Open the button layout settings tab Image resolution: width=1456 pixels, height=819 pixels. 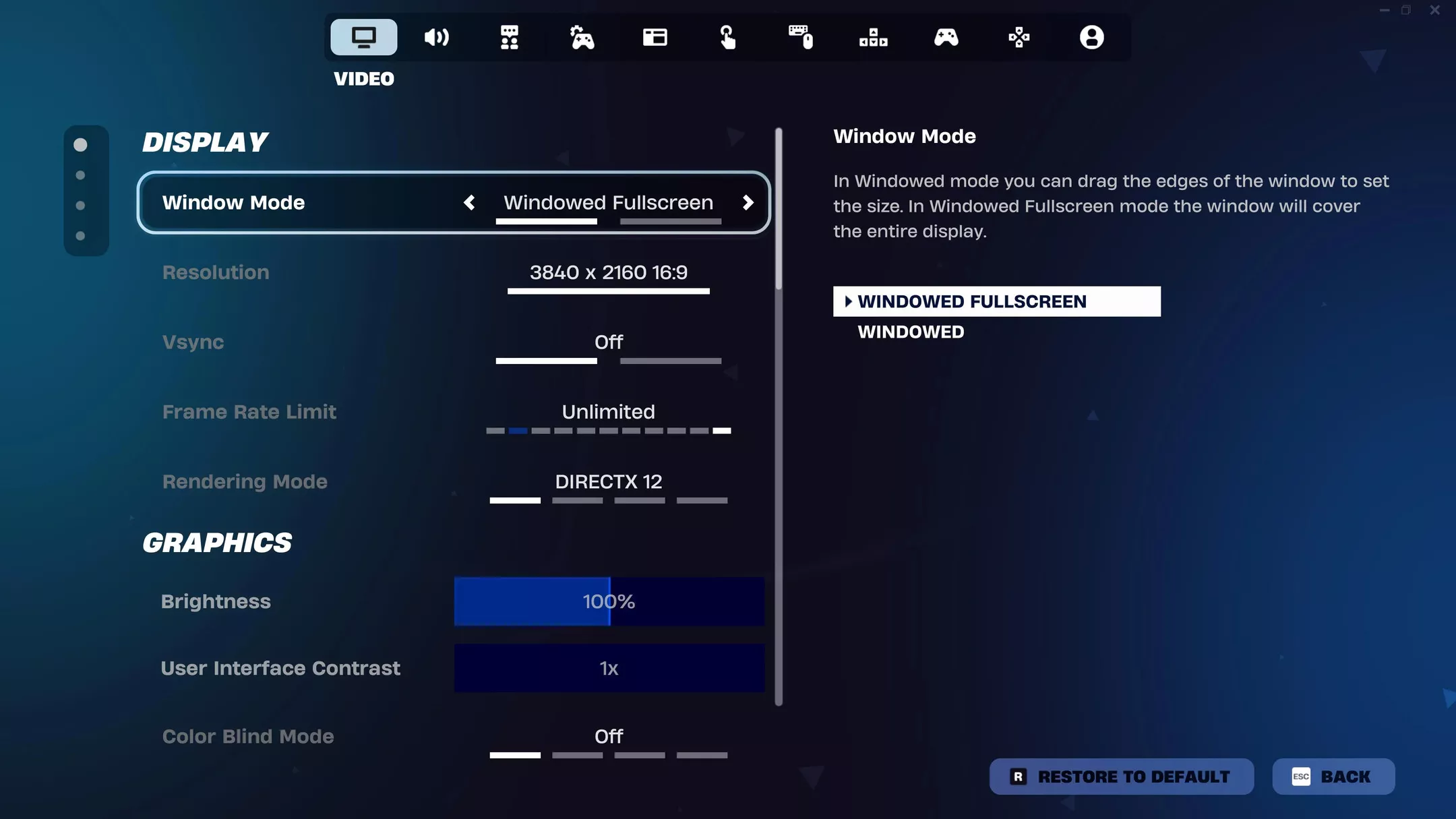(x=872, y=38)
